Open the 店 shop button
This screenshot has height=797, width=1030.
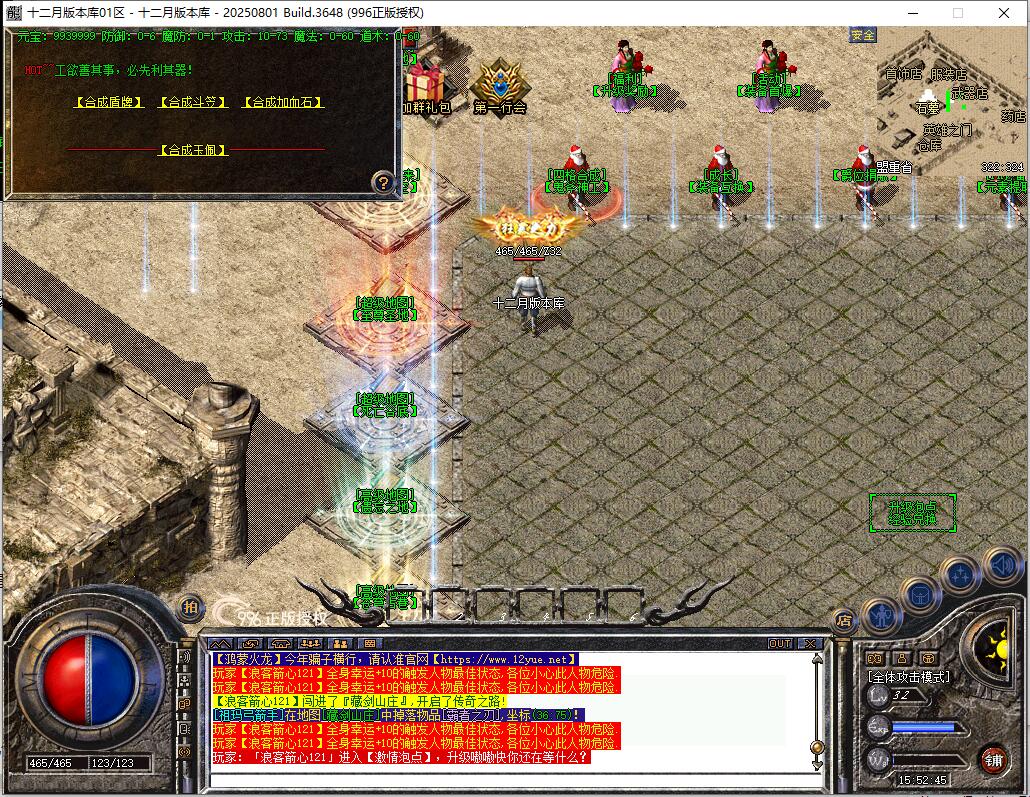tap(843, 620)
